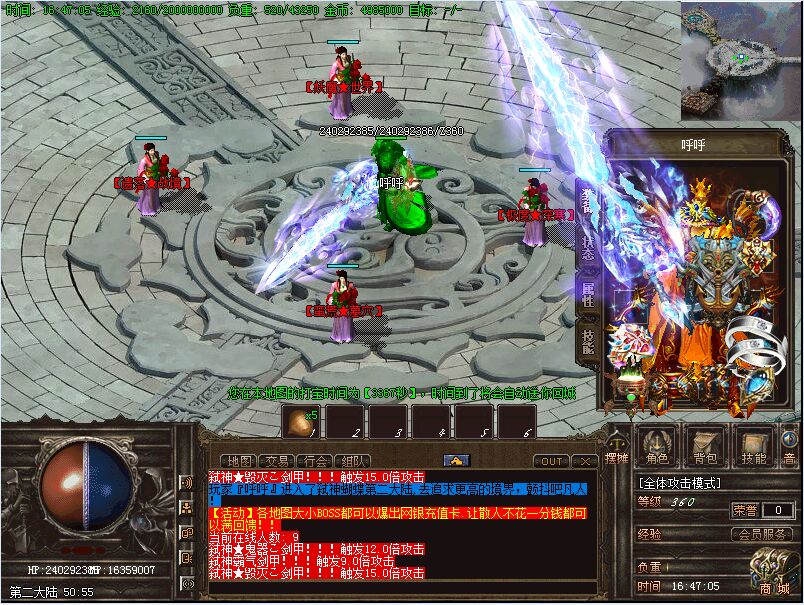Viewport: 804px width, 605px height.
Task: Switch to the 技能 tab in character panel
Action: [x=588, y=343]
